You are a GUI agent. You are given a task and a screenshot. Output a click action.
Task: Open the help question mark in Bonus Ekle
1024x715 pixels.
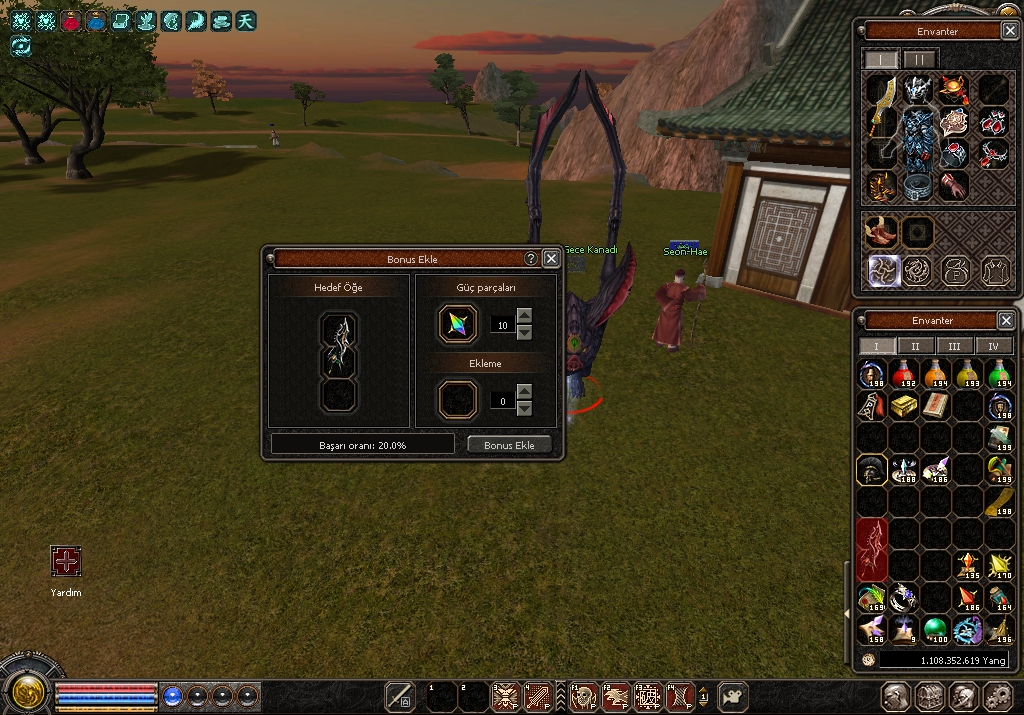[x=531, y=259]
